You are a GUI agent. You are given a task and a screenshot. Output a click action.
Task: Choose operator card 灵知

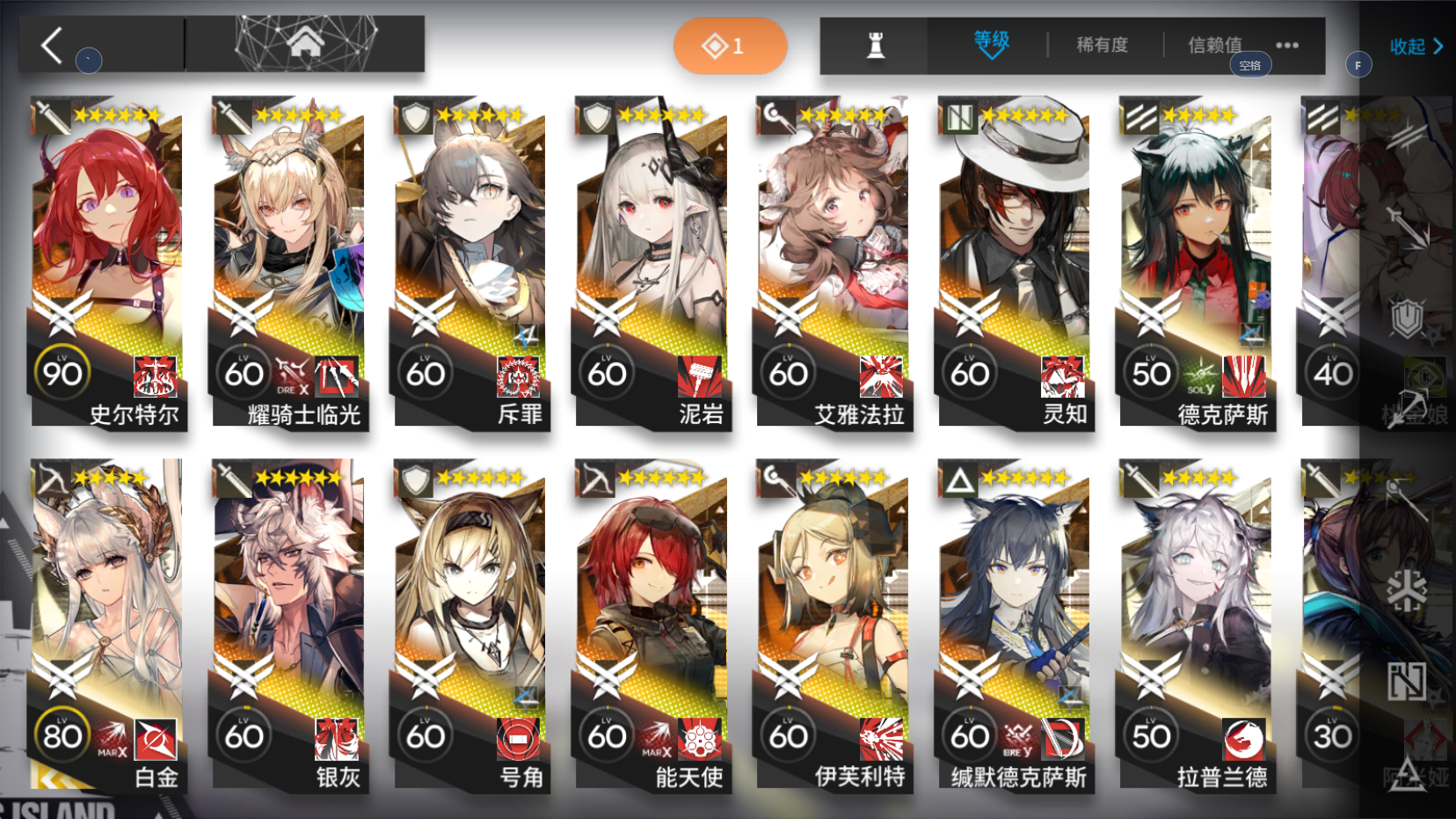pyautogui.click(x=1016, y=264)
